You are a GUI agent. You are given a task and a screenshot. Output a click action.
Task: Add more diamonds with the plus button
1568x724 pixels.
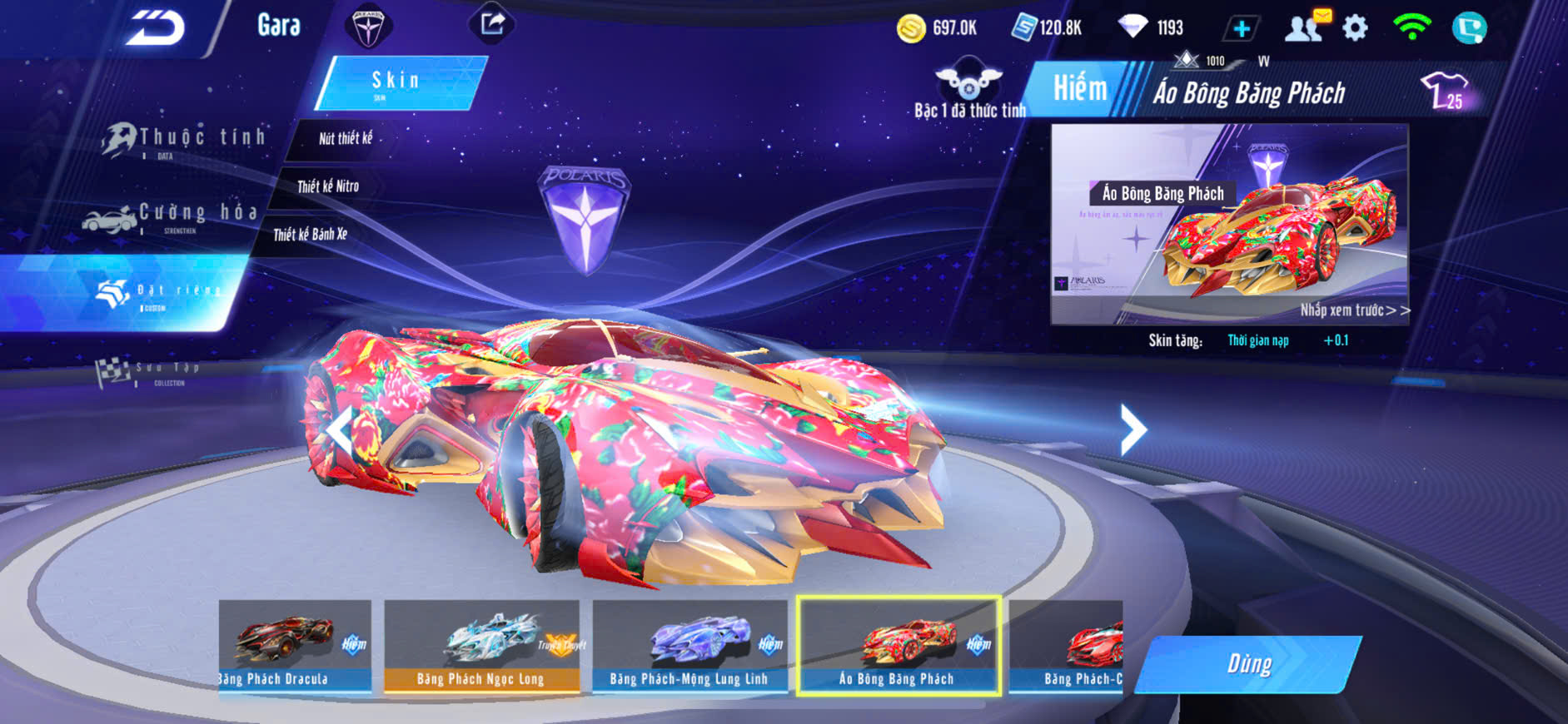(x=1241, y=29)
